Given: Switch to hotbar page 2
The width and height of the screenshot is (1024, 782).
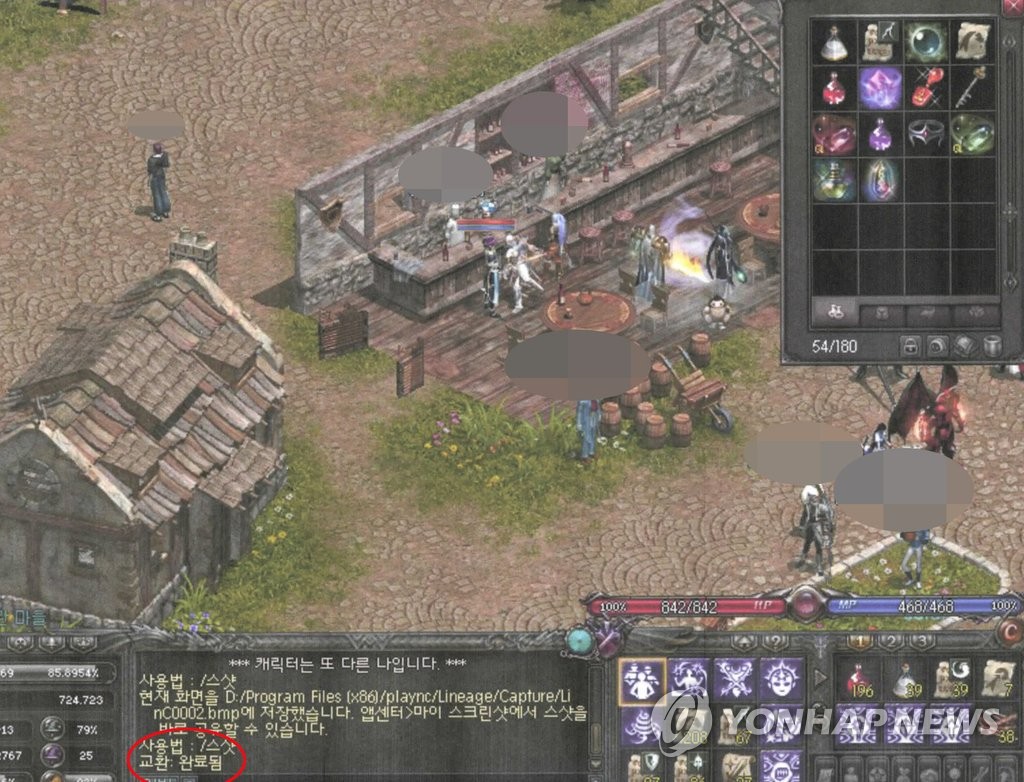Looking at the screenshot, I should point(891,641).
